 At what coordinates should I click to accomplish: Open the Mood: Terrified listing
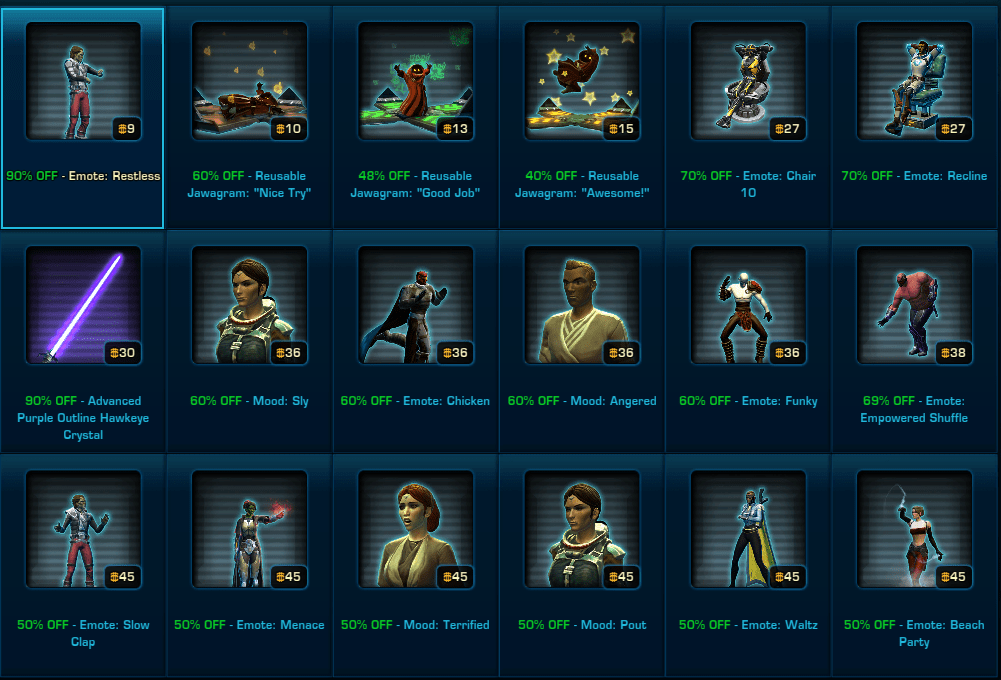(x=415, y=530)
